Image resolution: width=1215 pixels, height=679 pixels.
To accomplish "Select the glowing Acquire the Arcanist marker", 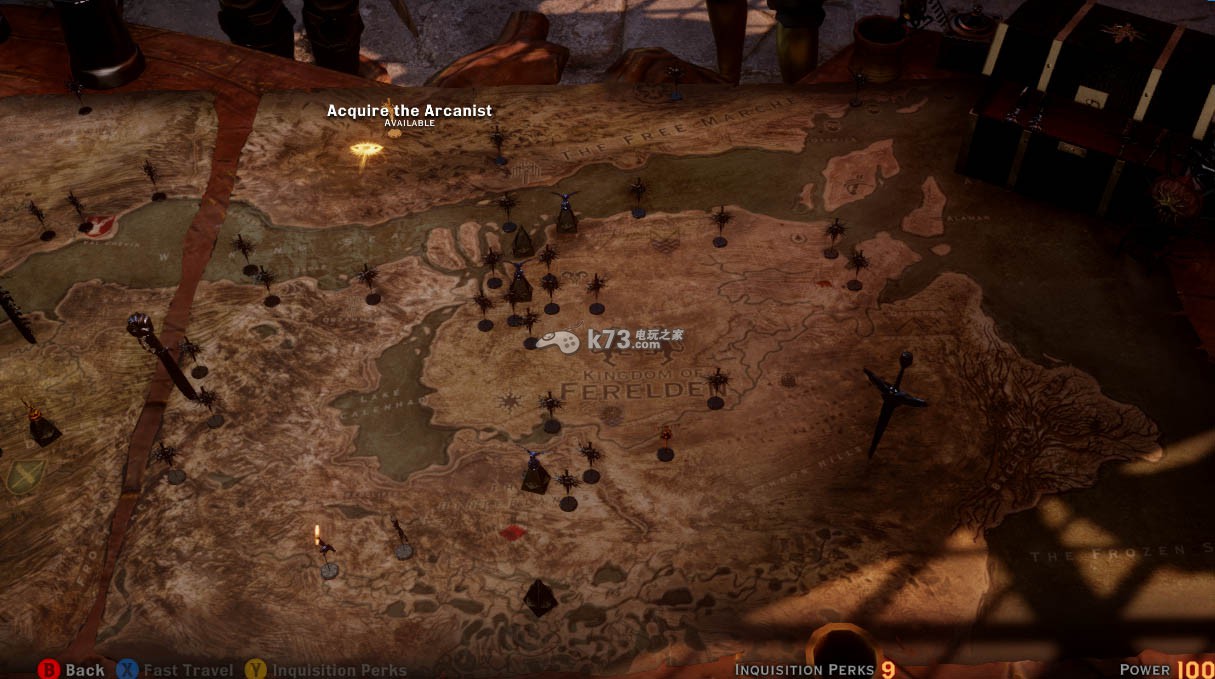I will 366,150.
